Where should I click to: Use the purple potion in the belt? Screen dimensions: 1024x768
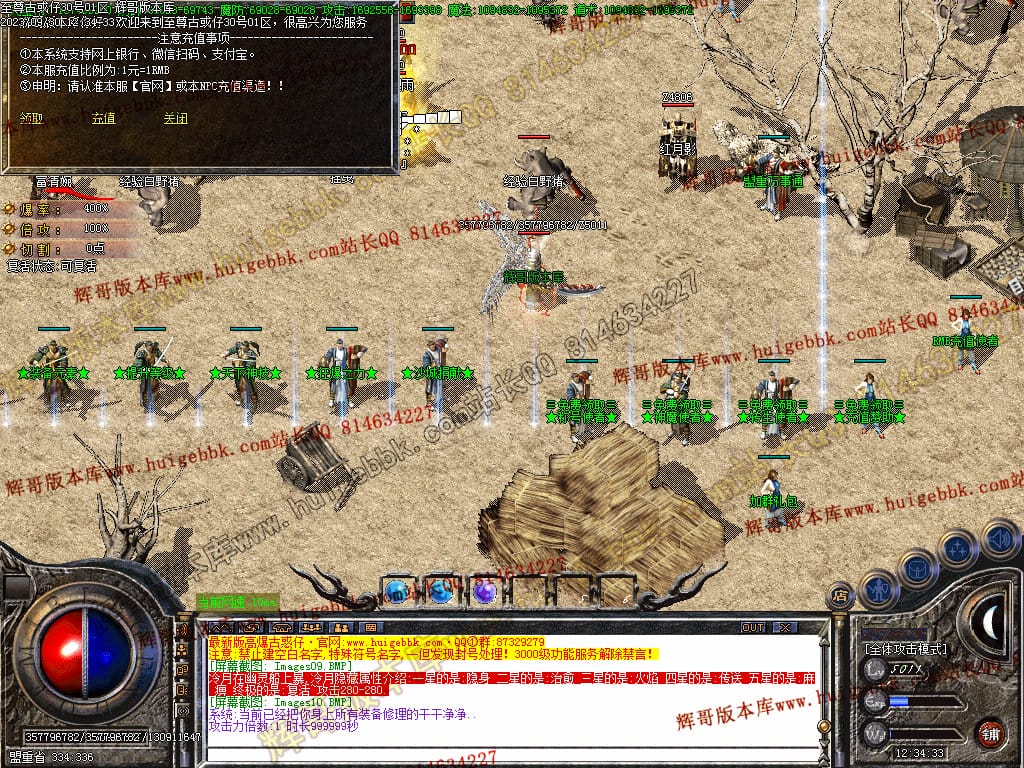coord(485,591)
